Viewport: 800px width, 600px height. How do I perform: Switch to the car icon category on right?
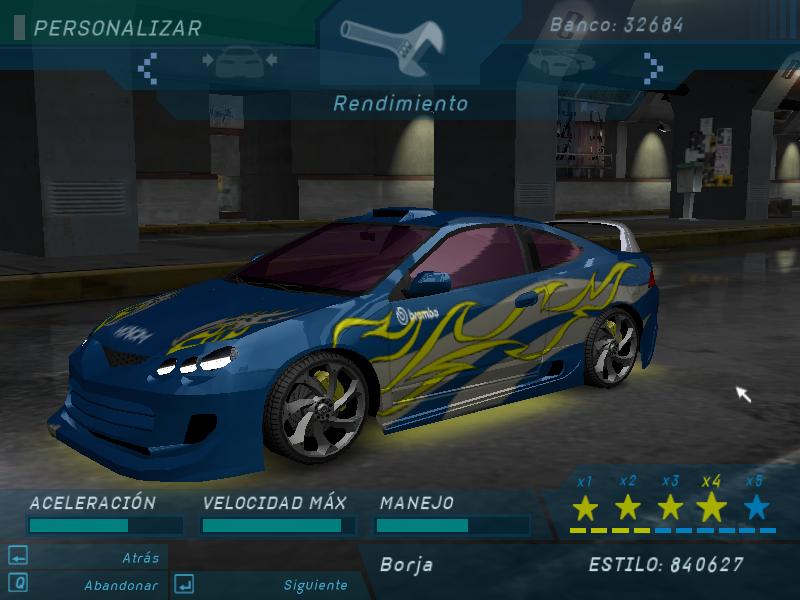[x=557, y=60]
